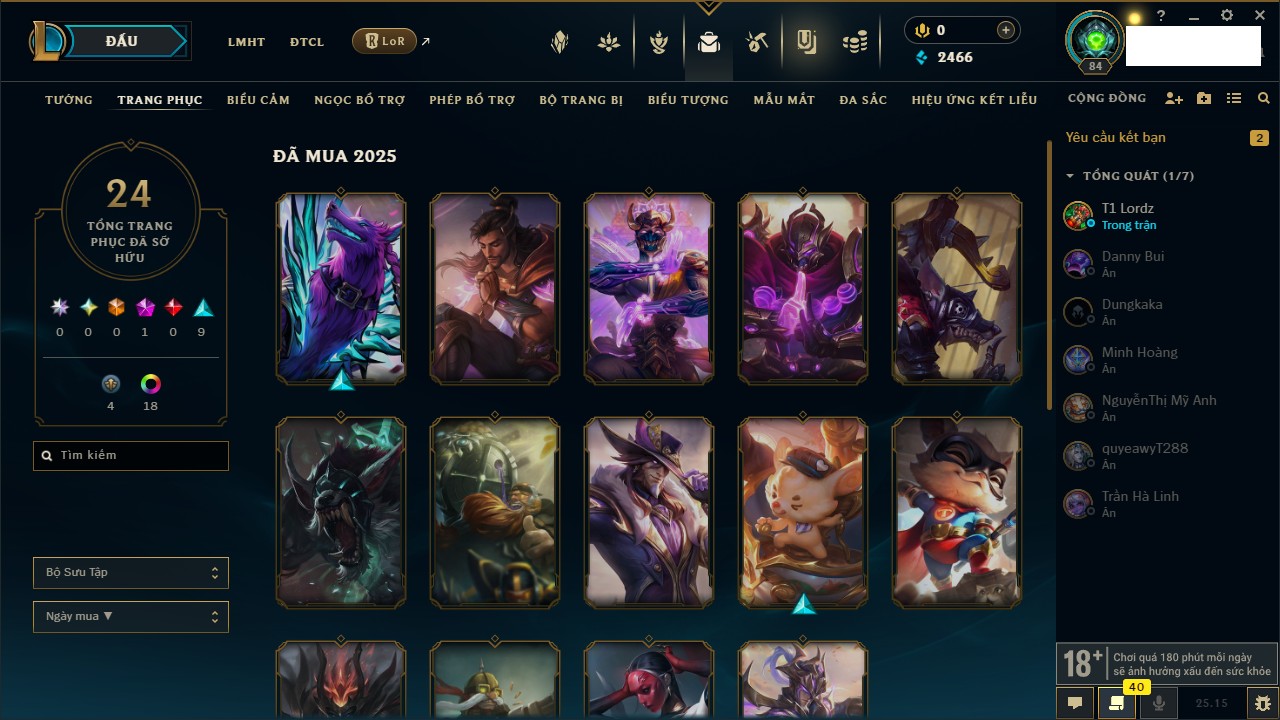Click the ĐẤU play button
This screenshot has height=720, width=1280.
(x=121, y=41)
